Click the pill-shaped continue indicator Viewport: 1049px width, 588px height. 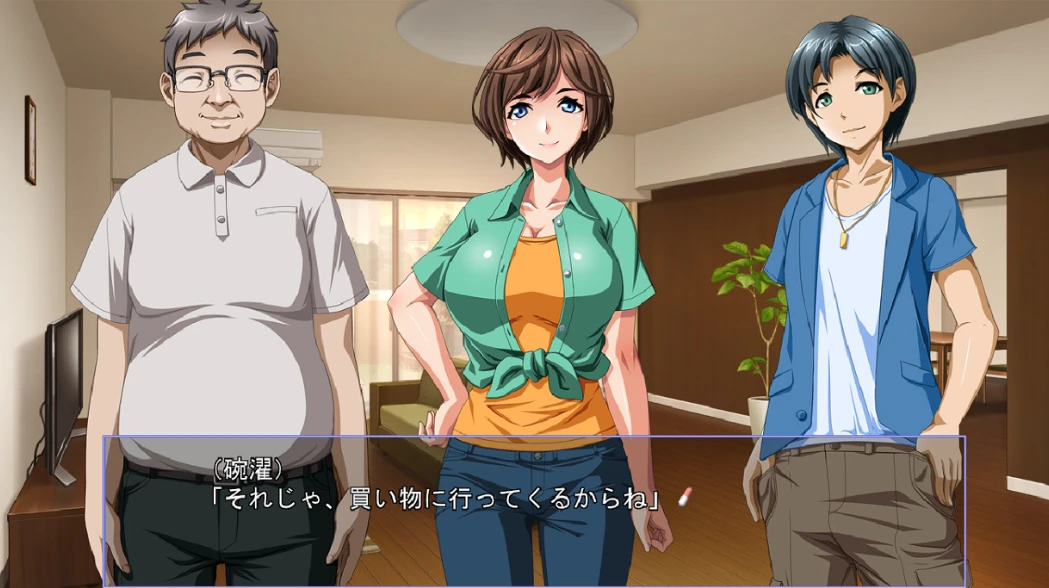coord(685,496)
